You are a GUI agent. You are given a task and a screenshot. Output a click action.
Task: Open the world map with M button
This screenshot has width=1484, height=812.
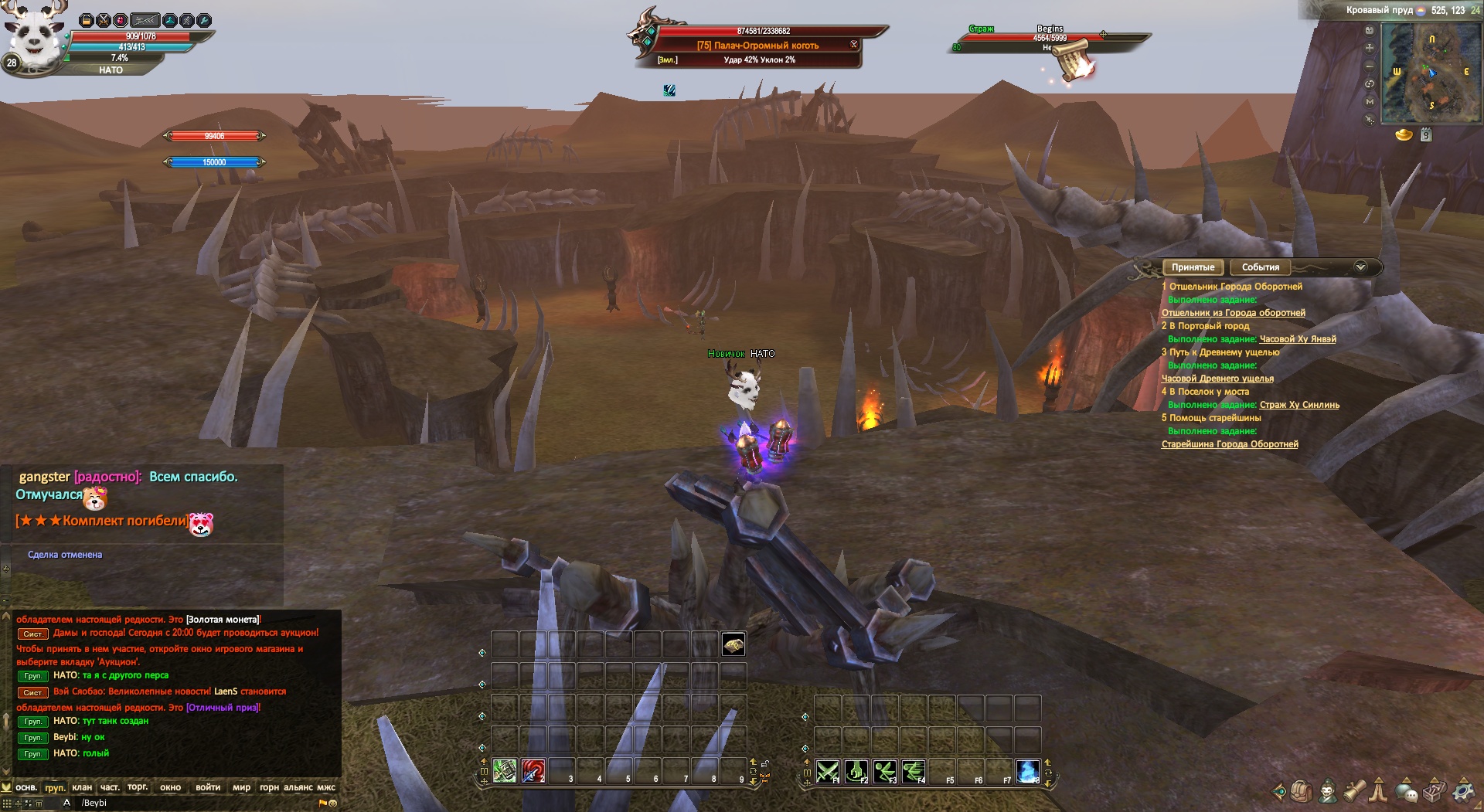point(1370,101)
